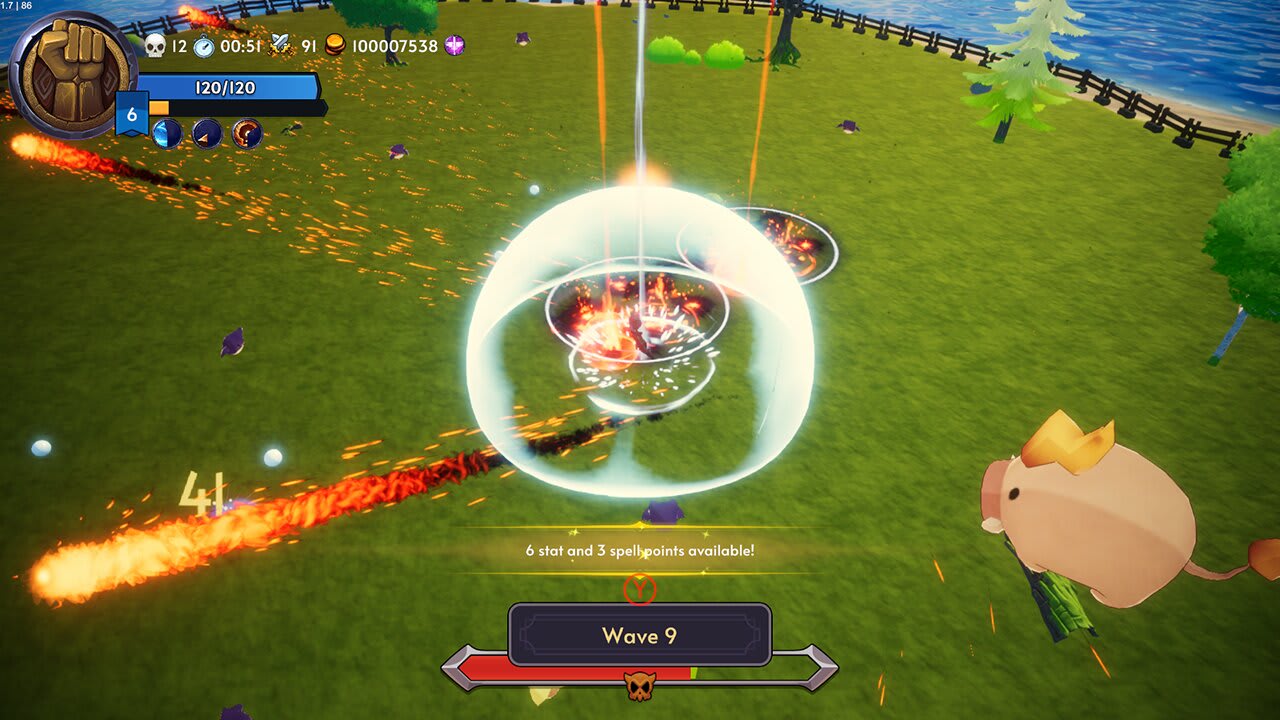The height and width of the screenshot is (720, 1280).
Task: Select the purple crystal icon
Action: click(x=455, y=44)
